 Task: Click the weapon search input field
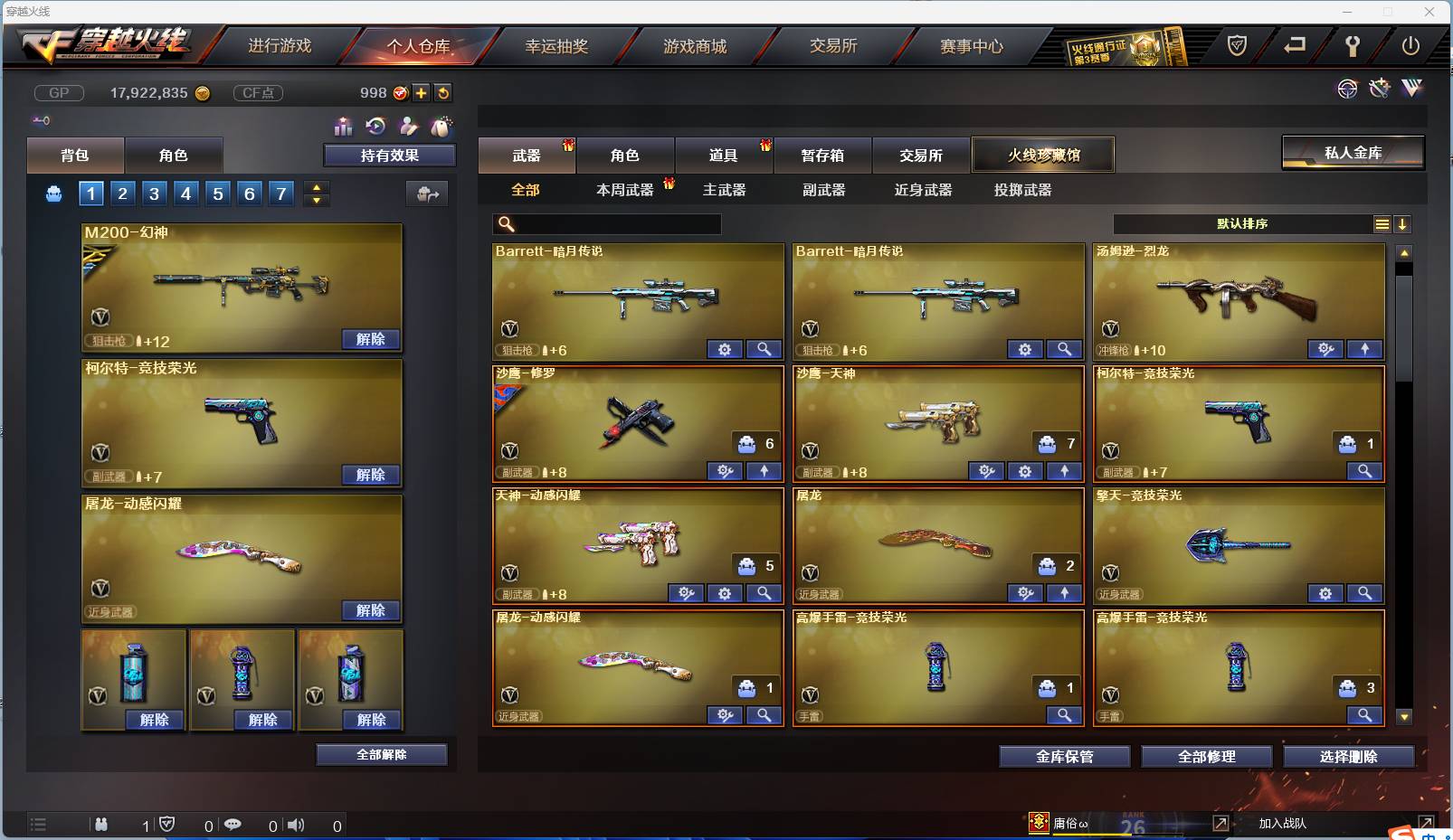pyautogui.click(x=606, y=223)
